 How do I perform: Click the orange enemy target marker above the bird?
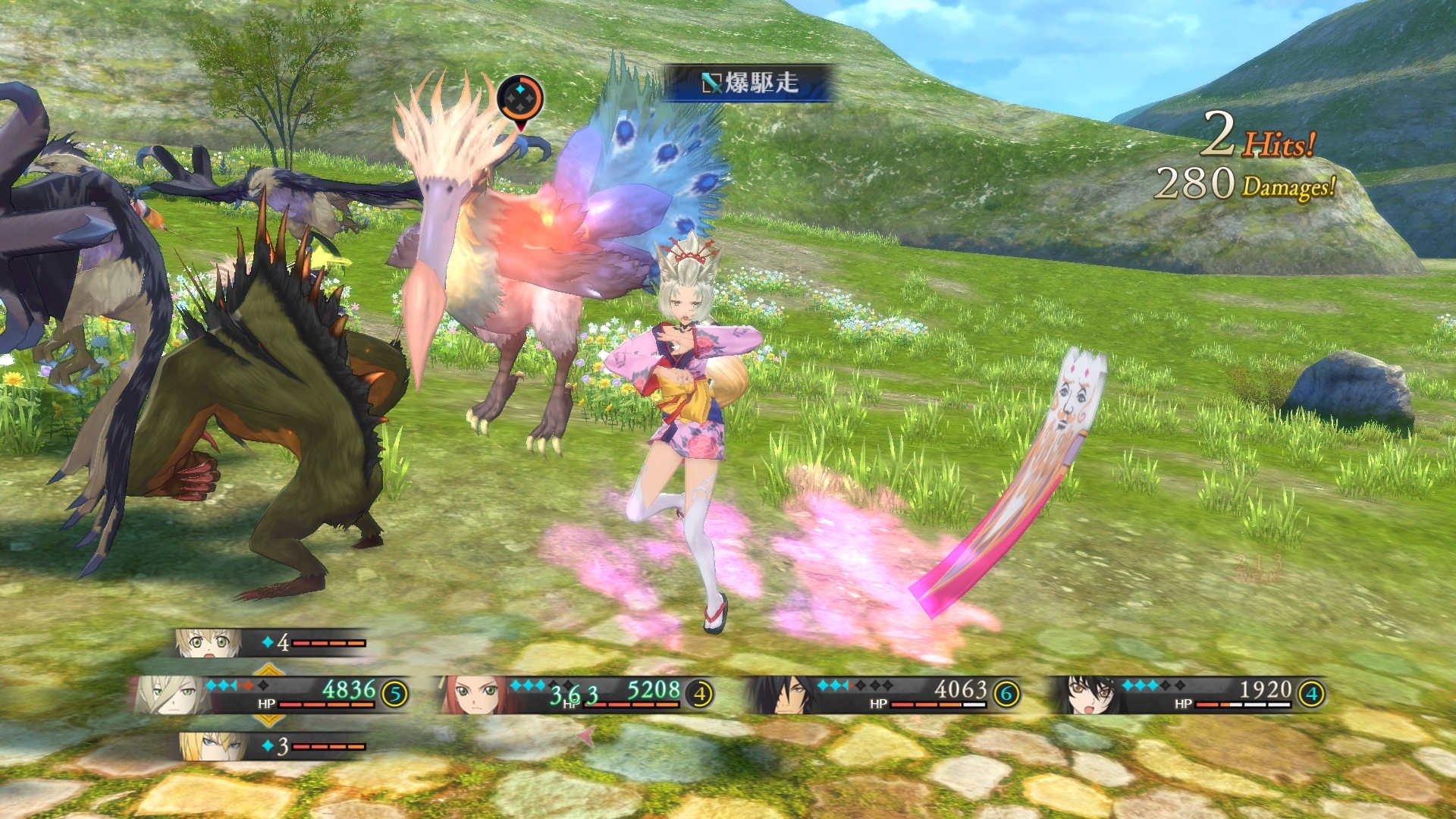[x=519, y=97]
